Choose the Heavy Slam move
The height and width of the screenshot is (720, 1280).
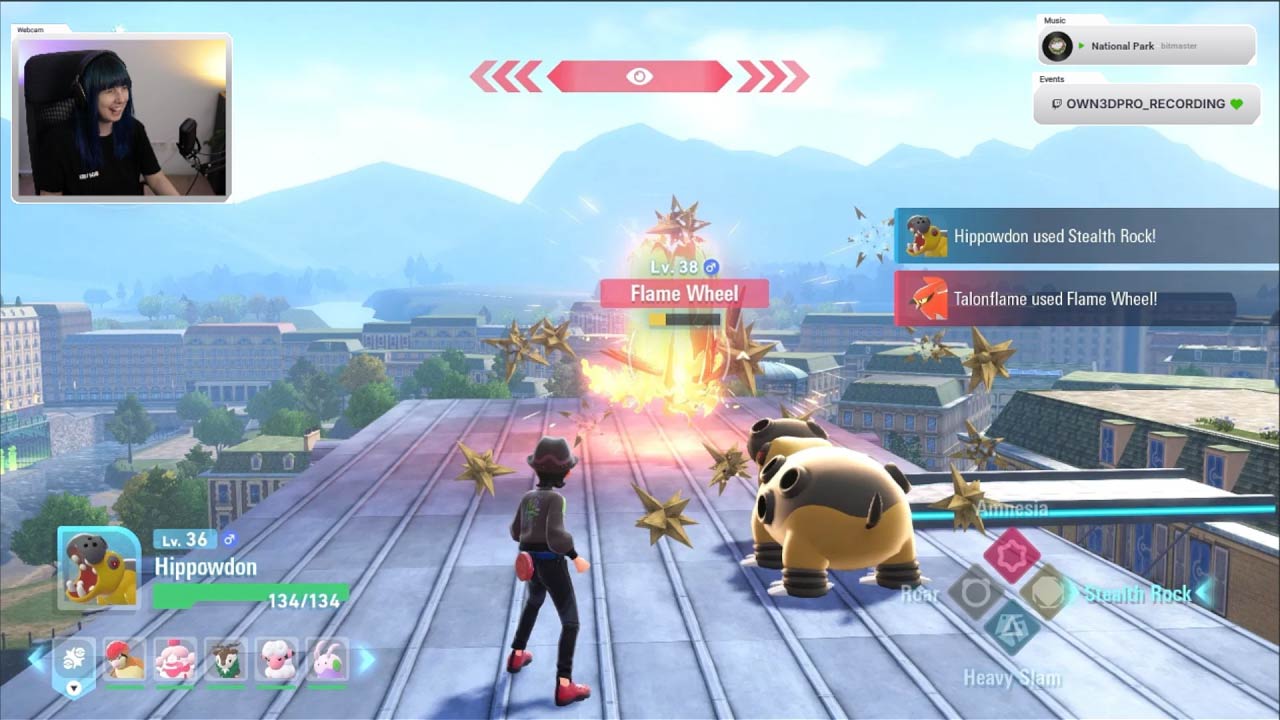1011,627
